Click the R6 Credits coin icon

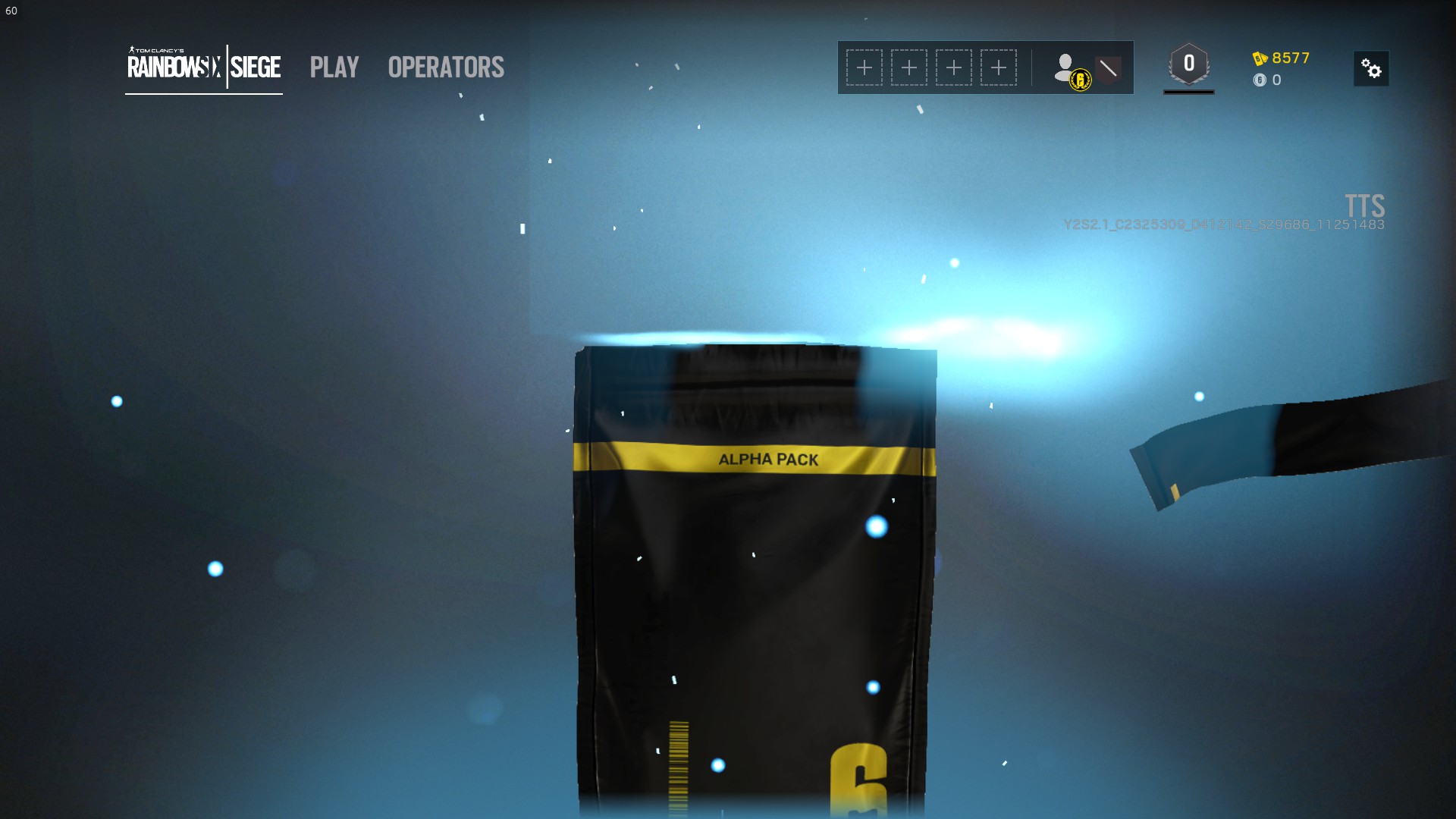[1260, 80]
